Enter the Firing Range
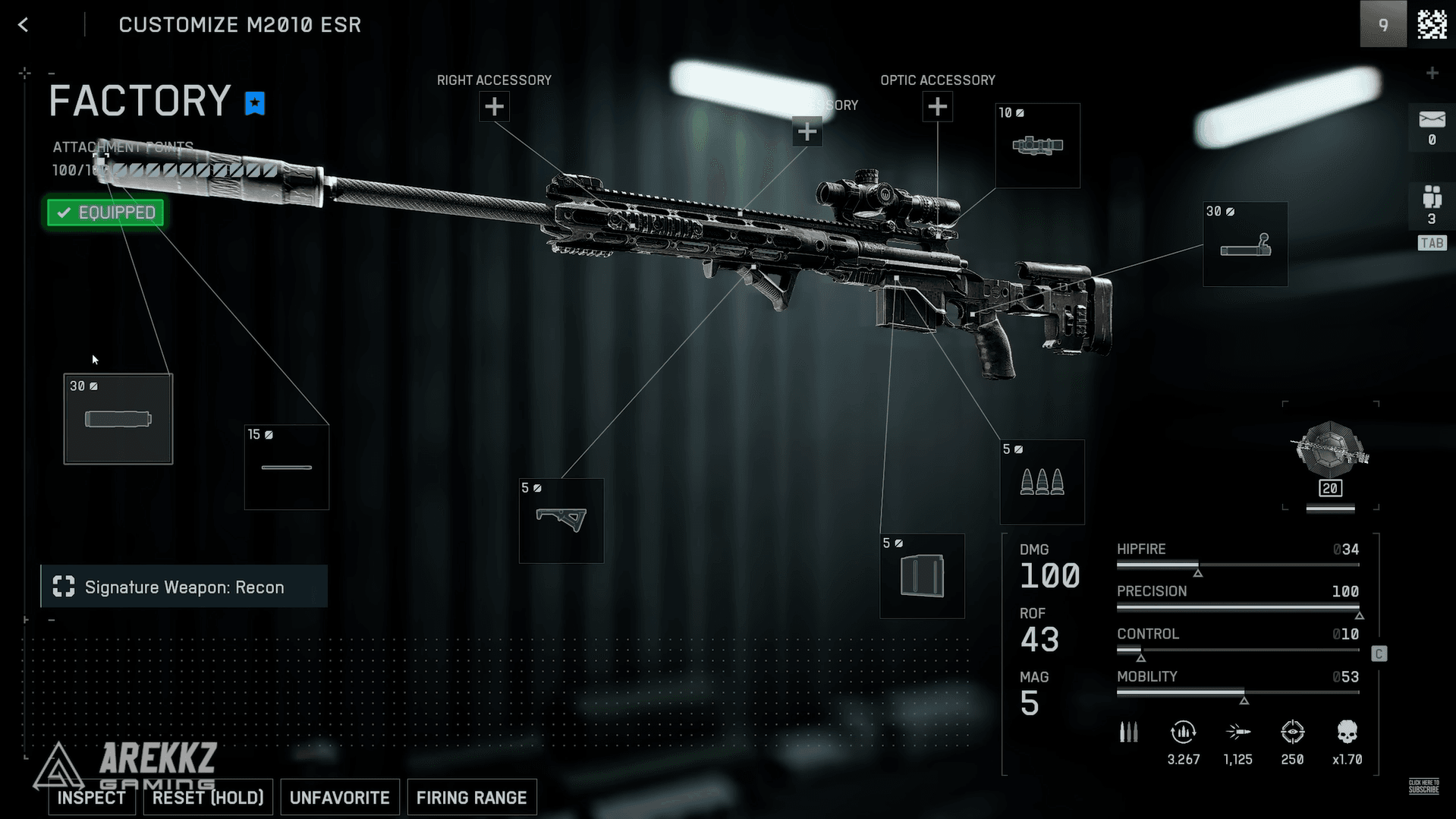 tap(471, 798)
